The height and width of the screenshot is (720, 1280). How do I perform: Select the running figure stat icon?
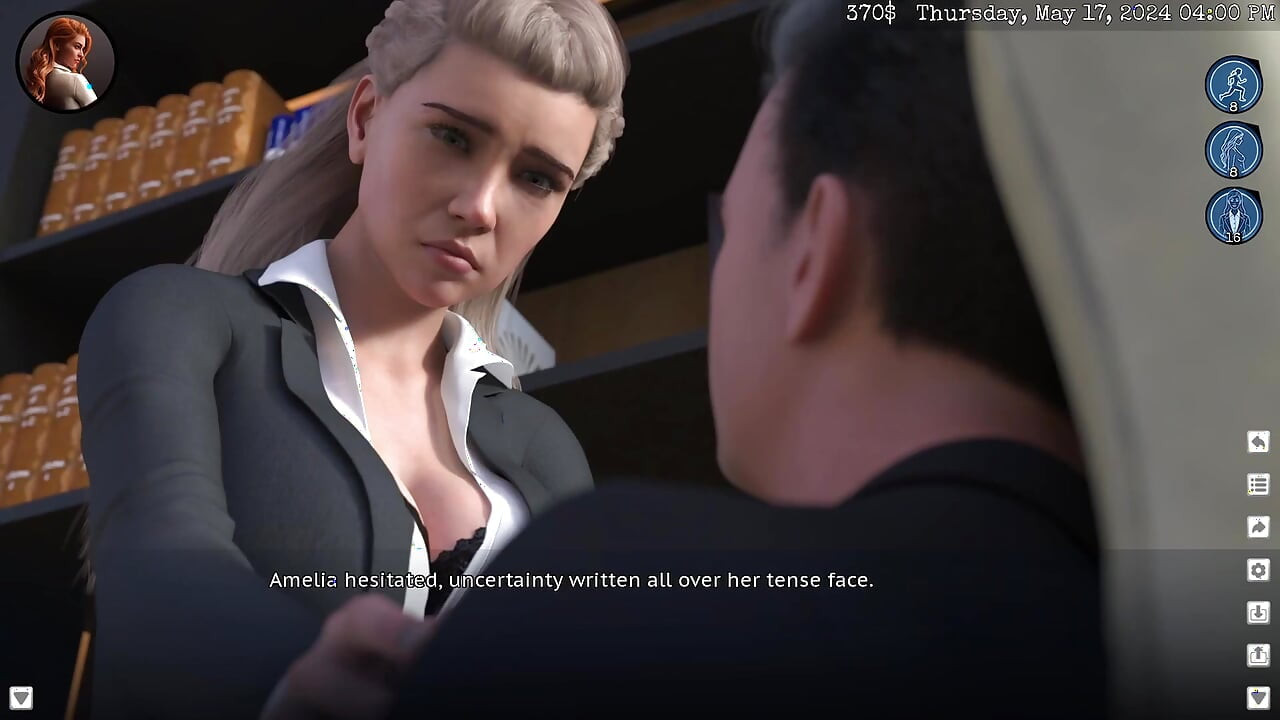[1233, 84]
